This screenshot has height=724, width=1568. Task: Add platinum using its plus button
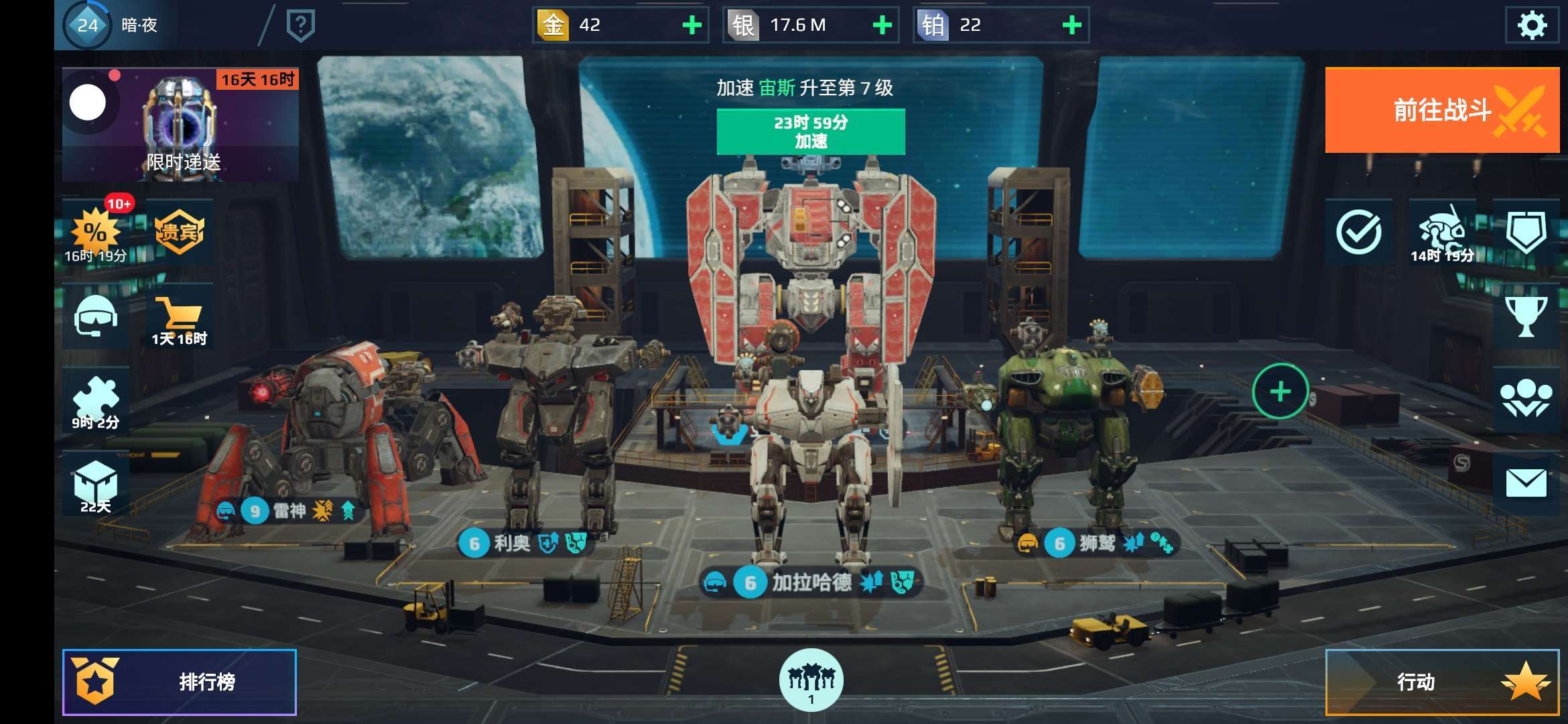pos(1071,25)
